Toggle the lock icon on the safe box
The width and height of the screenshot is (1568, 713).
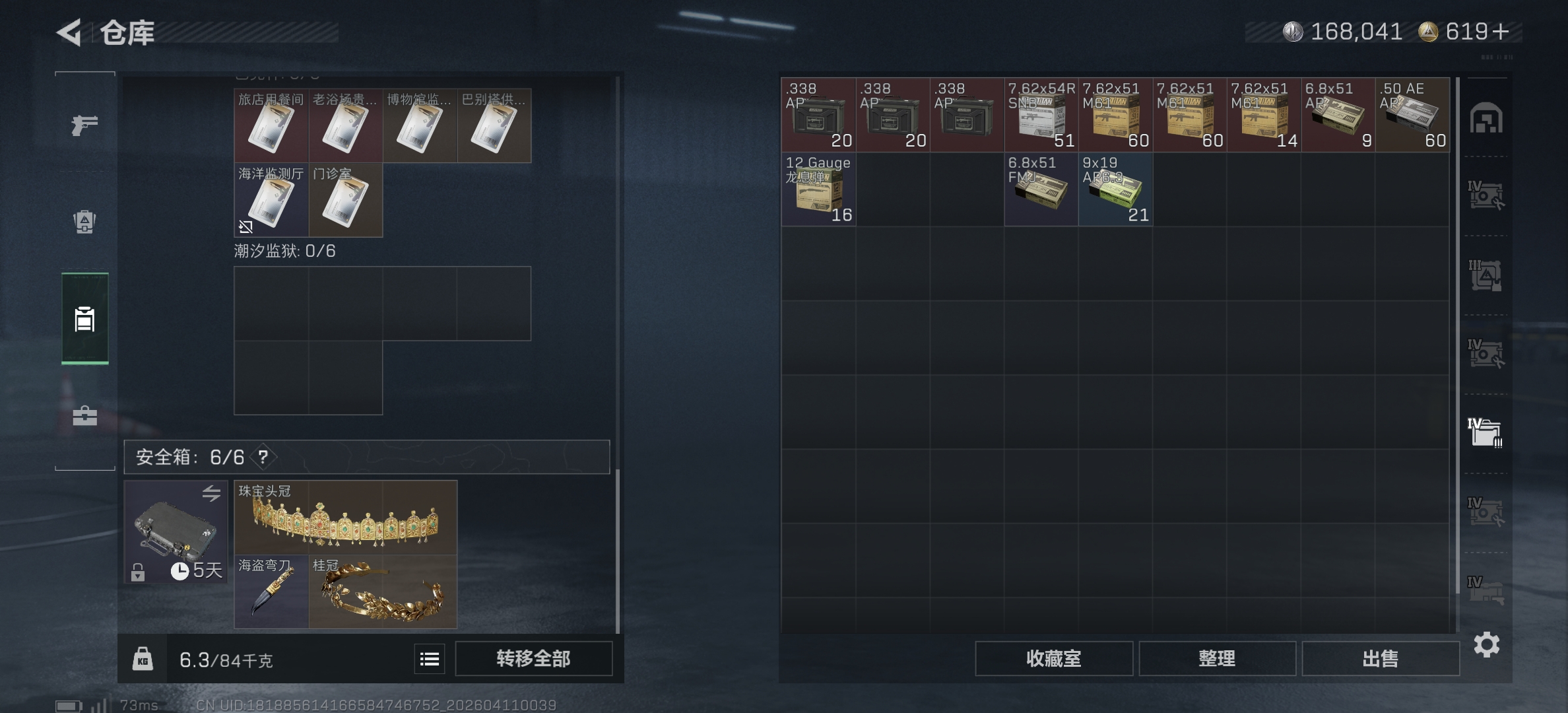coord(137,570)
